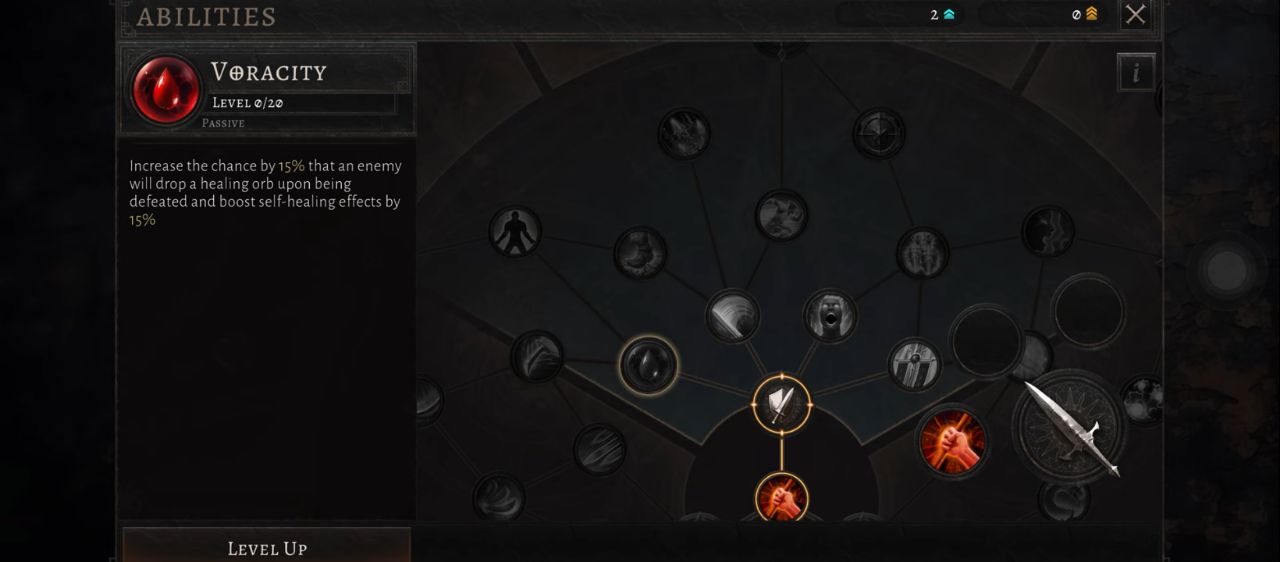This screenshot has height=562, width=1280.
Task: Tap the Voracity red blood drop icon
Action: click(x=166, y=89)
